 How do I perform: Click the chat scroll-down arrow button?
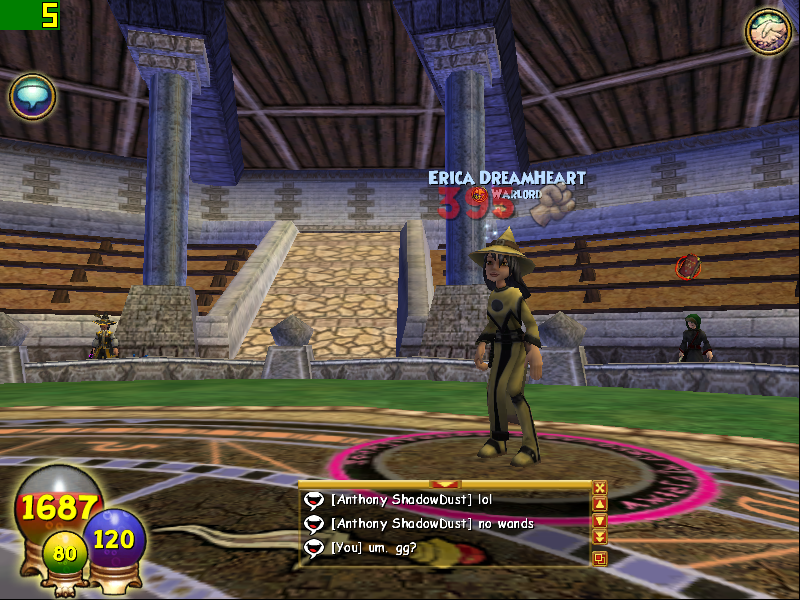(x=600, y=521)
